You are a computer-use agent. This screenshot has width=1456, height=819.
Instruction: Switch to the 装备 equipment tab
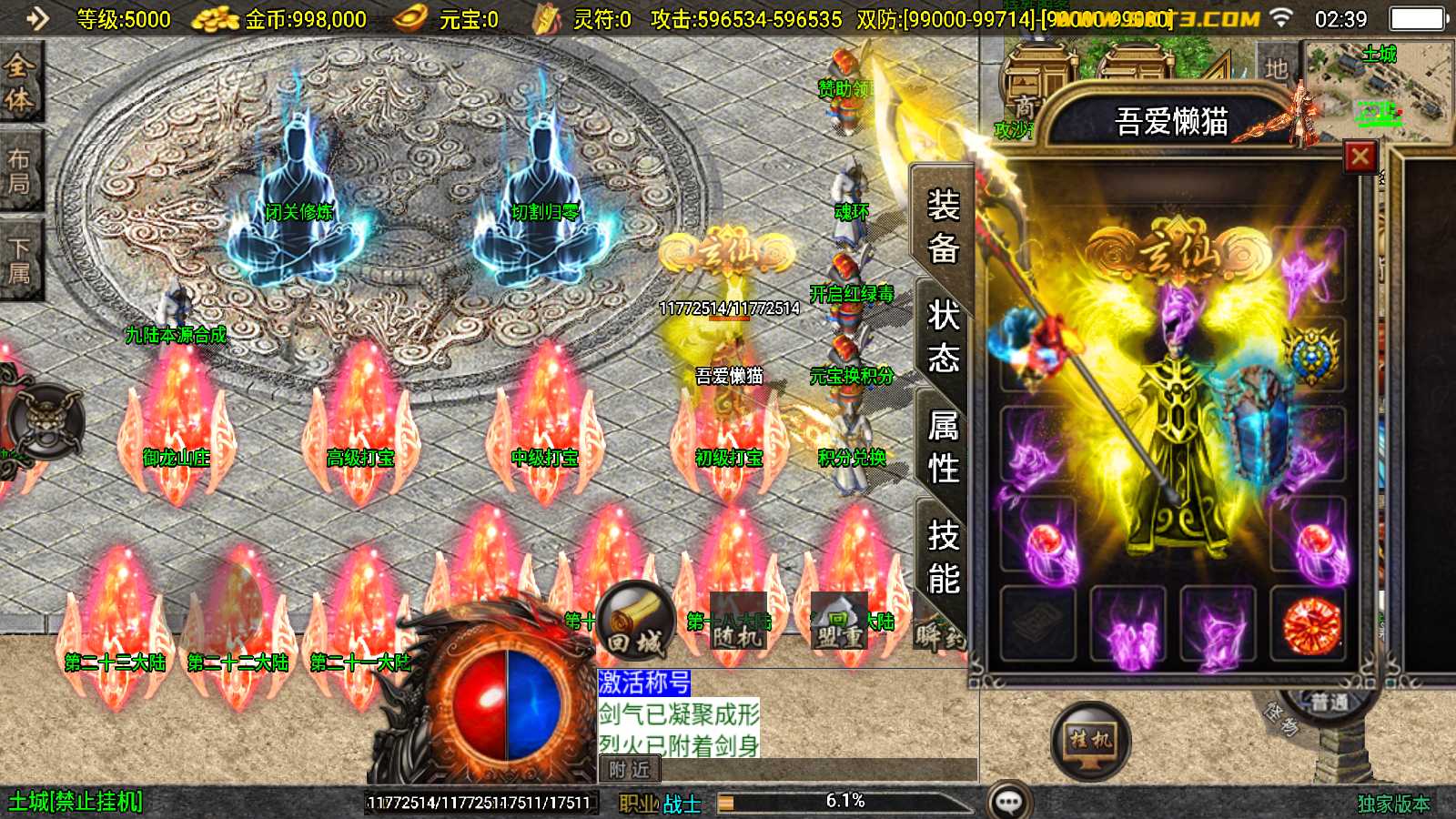pos(943,226)
